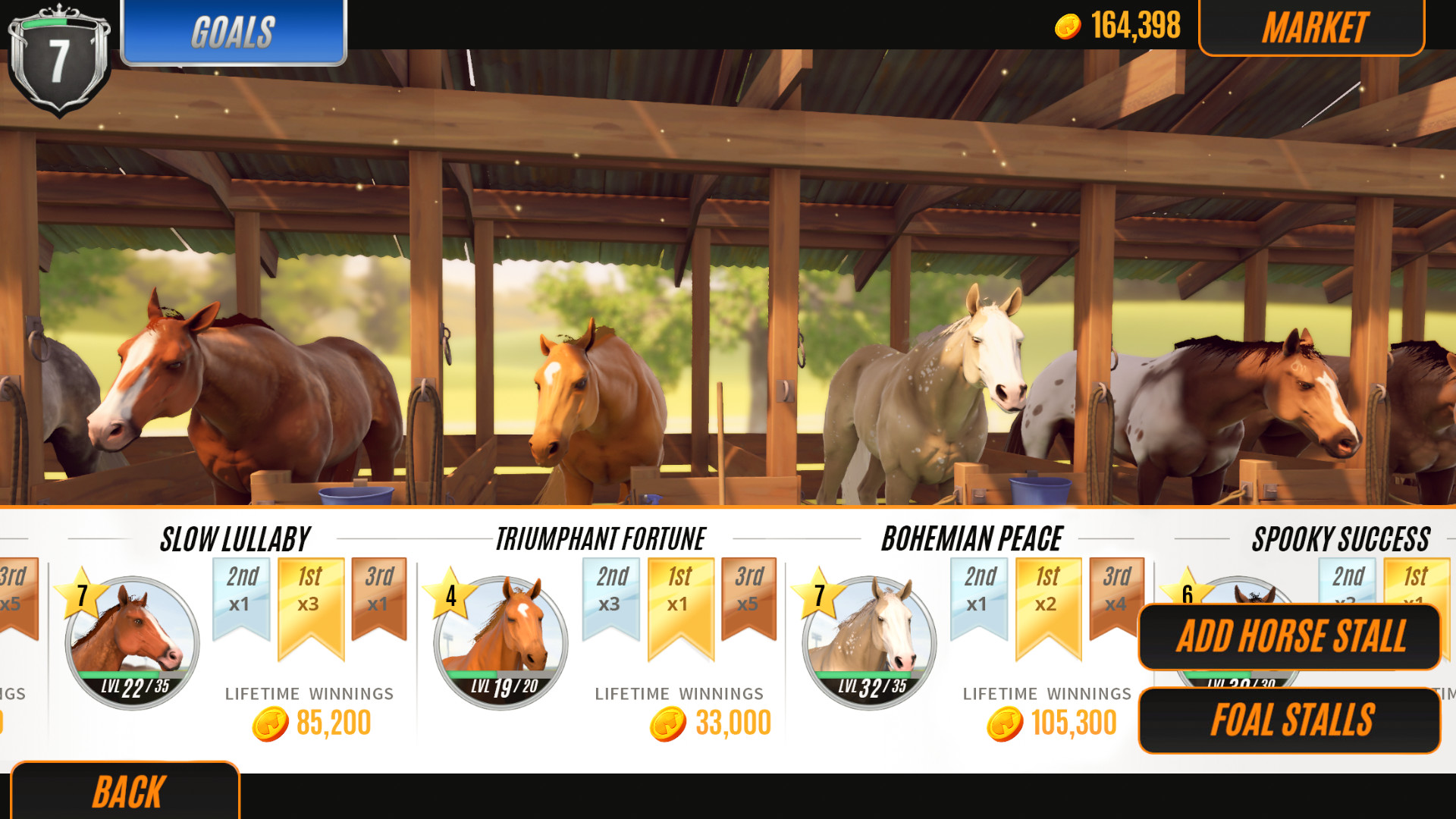Click the Triumphant Fortune name label

[601, 538]
